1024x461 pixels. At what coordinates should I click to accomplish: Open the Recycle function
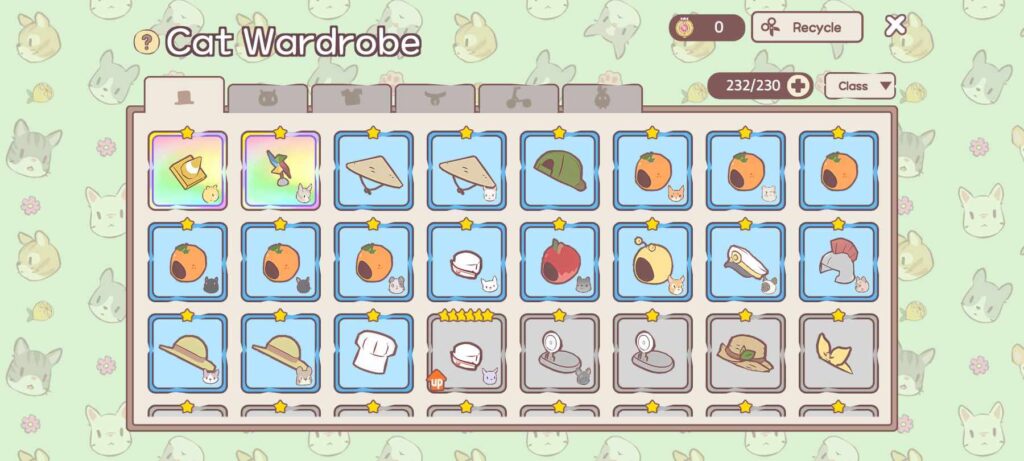click(807, 27)
